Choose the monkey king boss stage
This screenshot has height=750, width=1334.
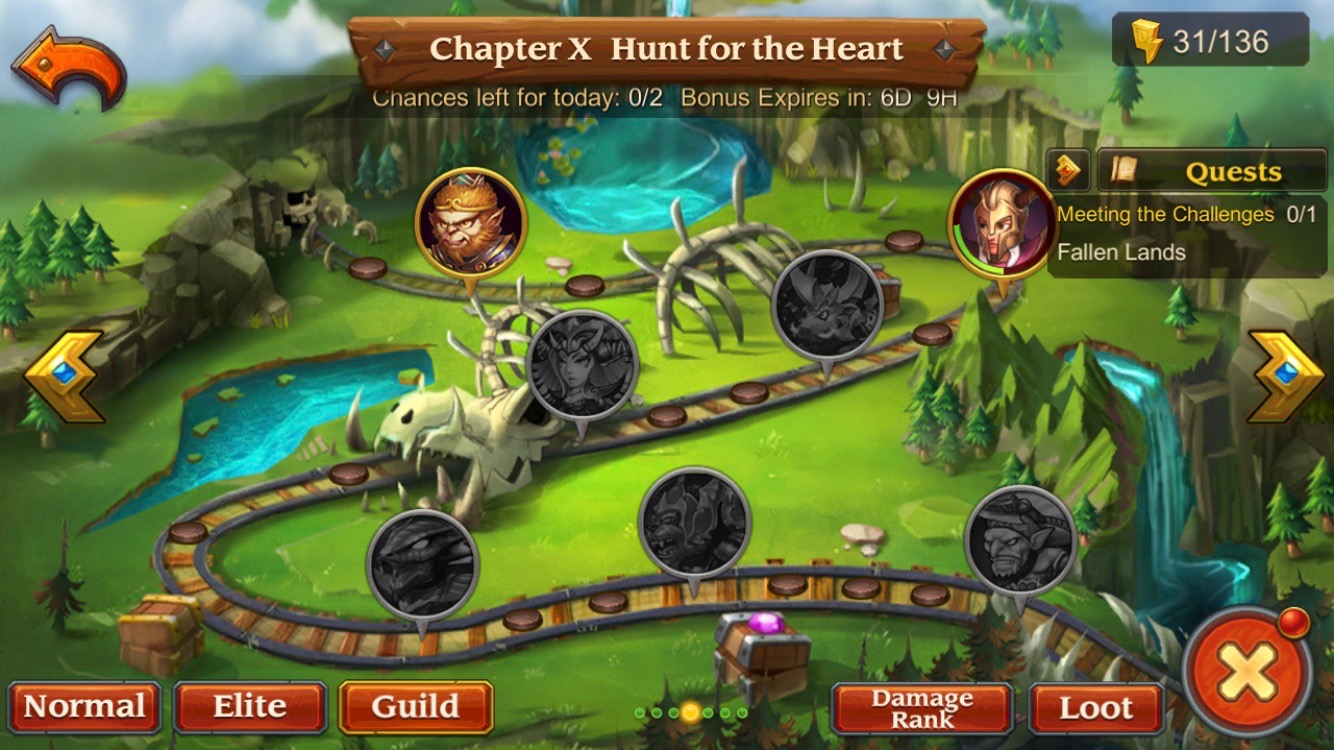coord(471,222)
